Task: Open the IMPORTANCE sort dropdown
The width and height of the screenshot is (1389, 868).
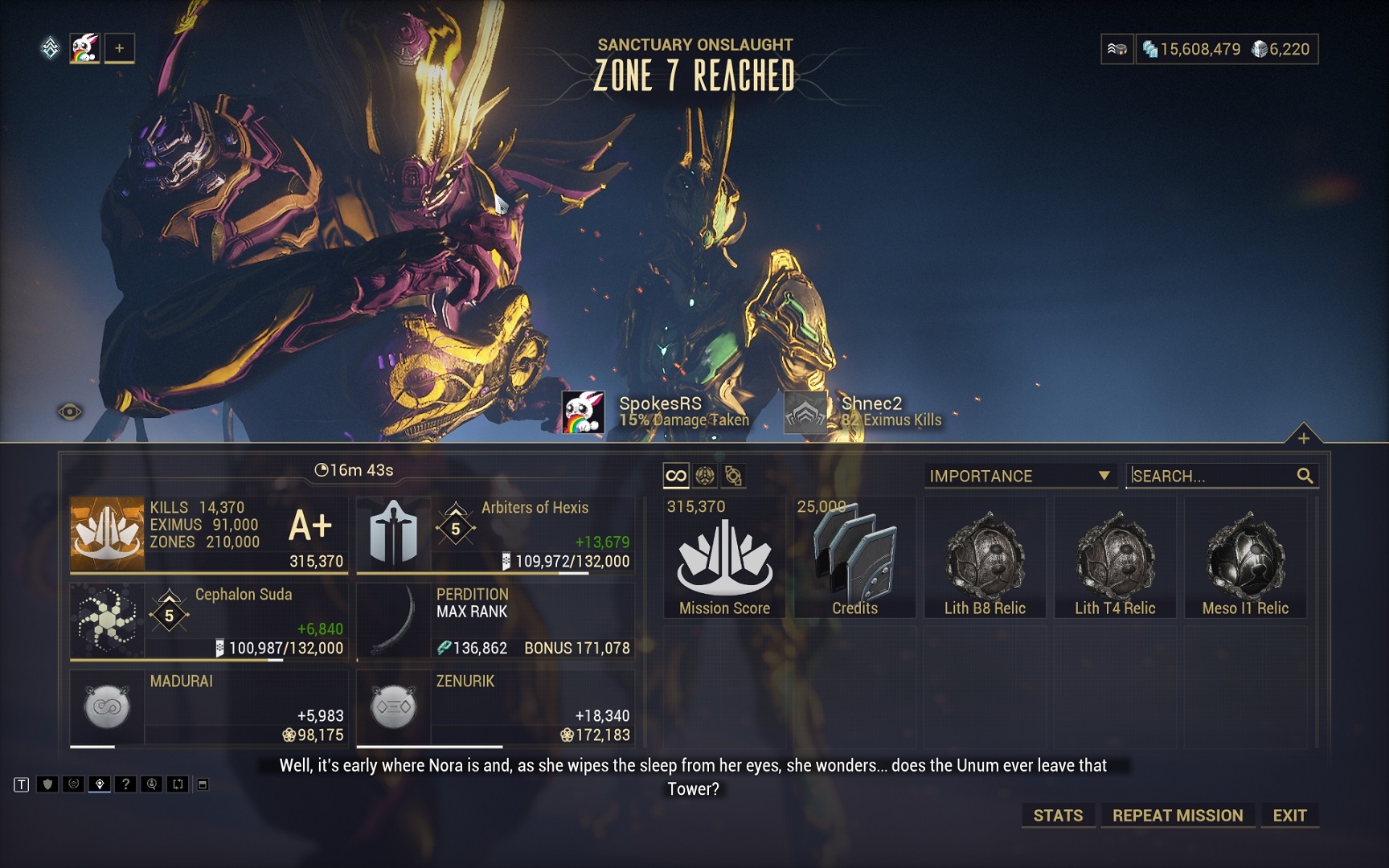Action: tap(1019, 476)
